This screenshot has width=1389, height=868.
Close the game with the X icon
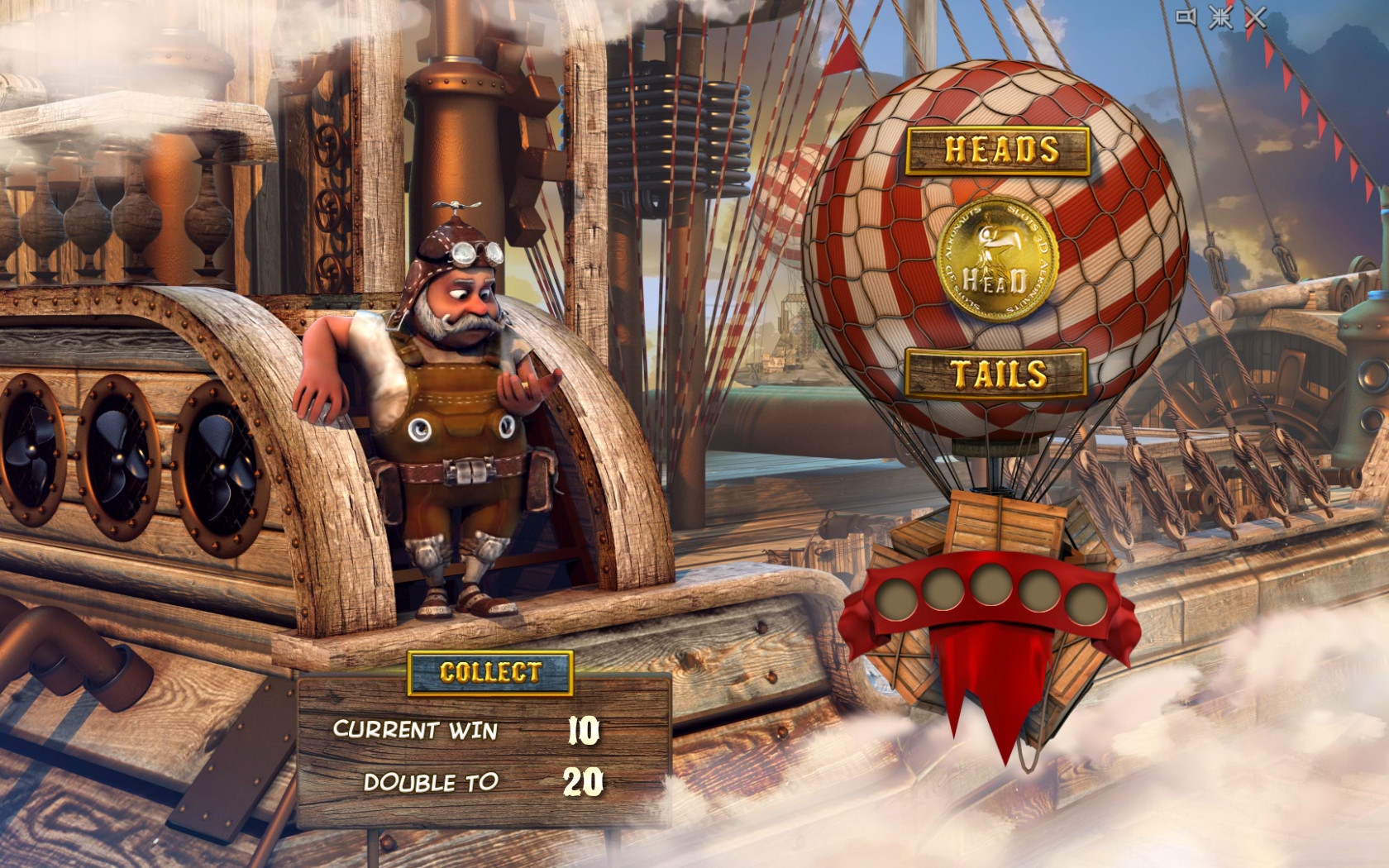[1255, 17]
